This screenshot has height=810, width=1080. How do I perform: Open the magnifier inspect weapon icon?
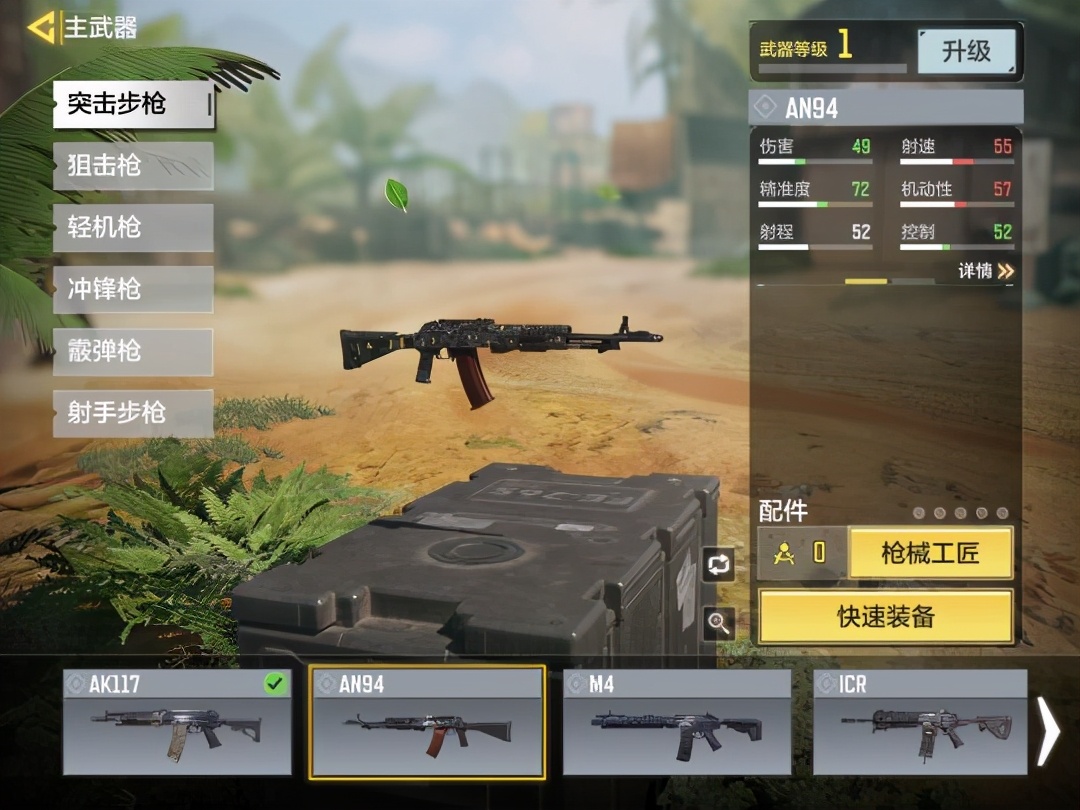(x=718, y=623)
